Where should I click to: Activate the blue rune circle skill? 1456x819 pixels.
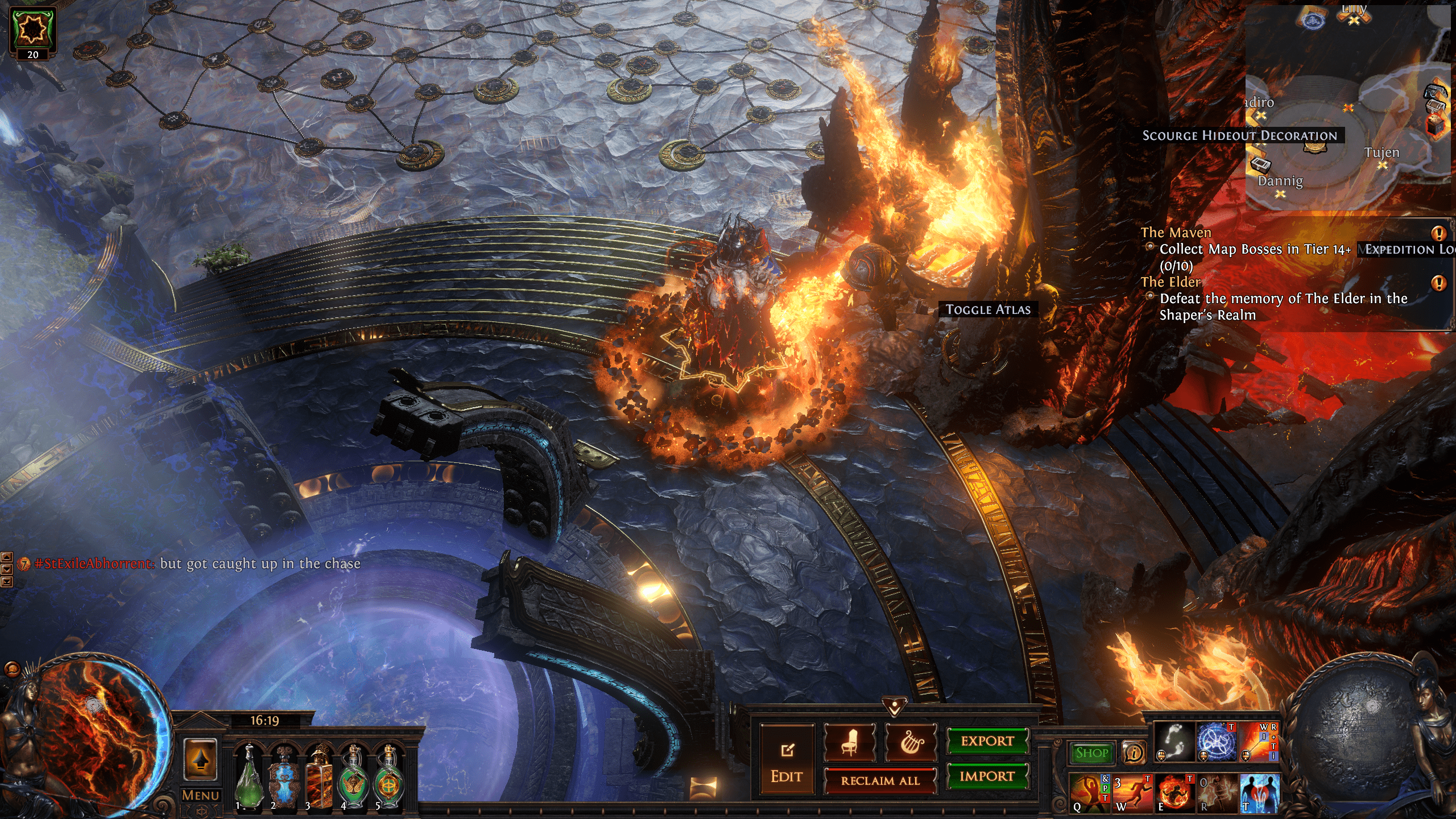click(x=1217, y=742)
